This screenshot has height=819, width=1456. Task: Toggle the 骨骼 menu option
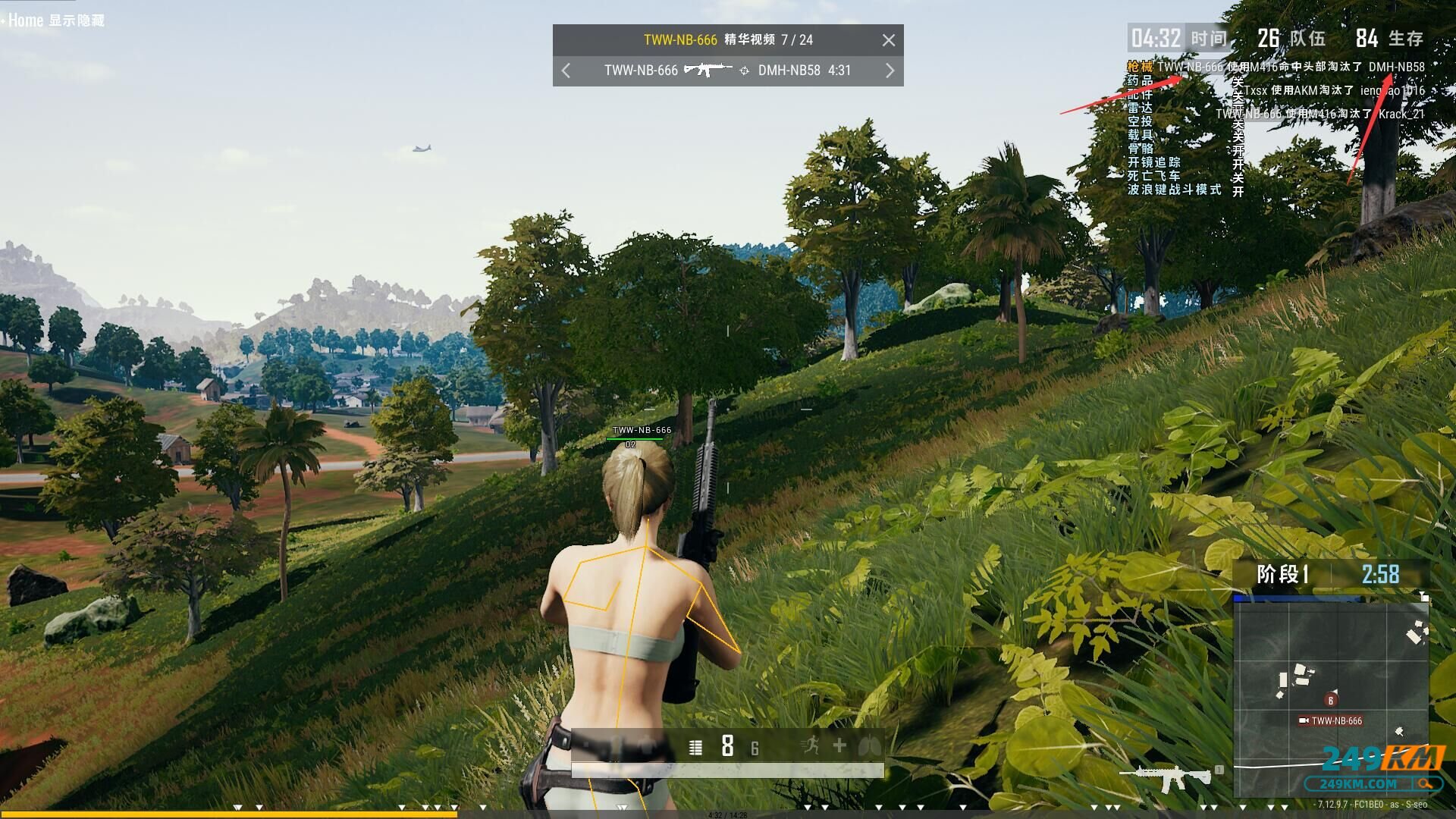point(1140,149)
